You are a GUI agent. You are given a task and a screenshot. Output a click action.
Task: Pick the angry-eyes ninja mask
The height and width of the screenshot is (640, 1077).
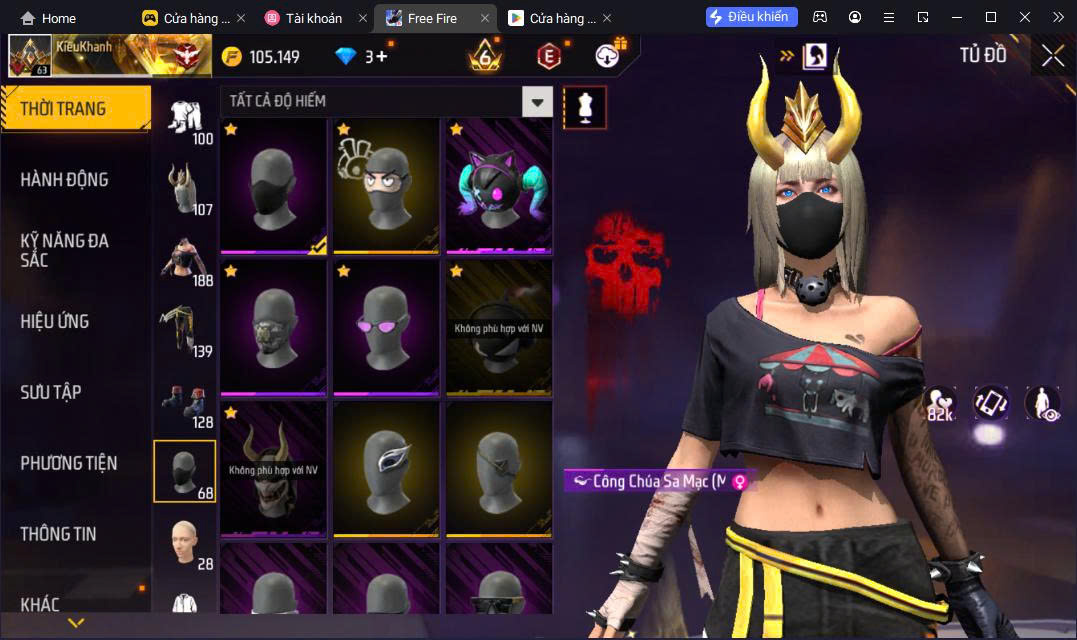(386, 186)
